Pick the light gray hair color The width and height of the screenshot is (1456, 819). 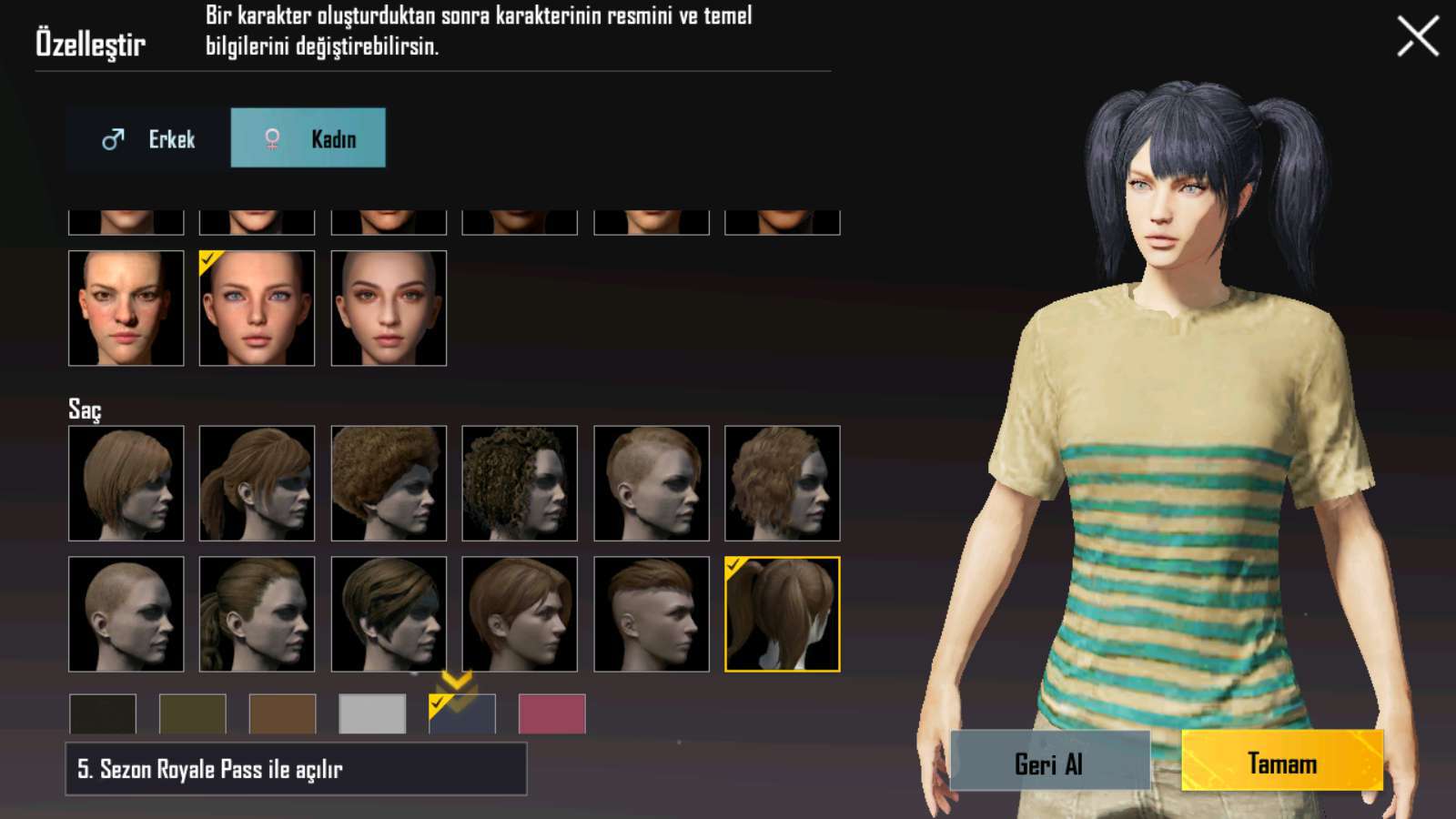(372, 714)
